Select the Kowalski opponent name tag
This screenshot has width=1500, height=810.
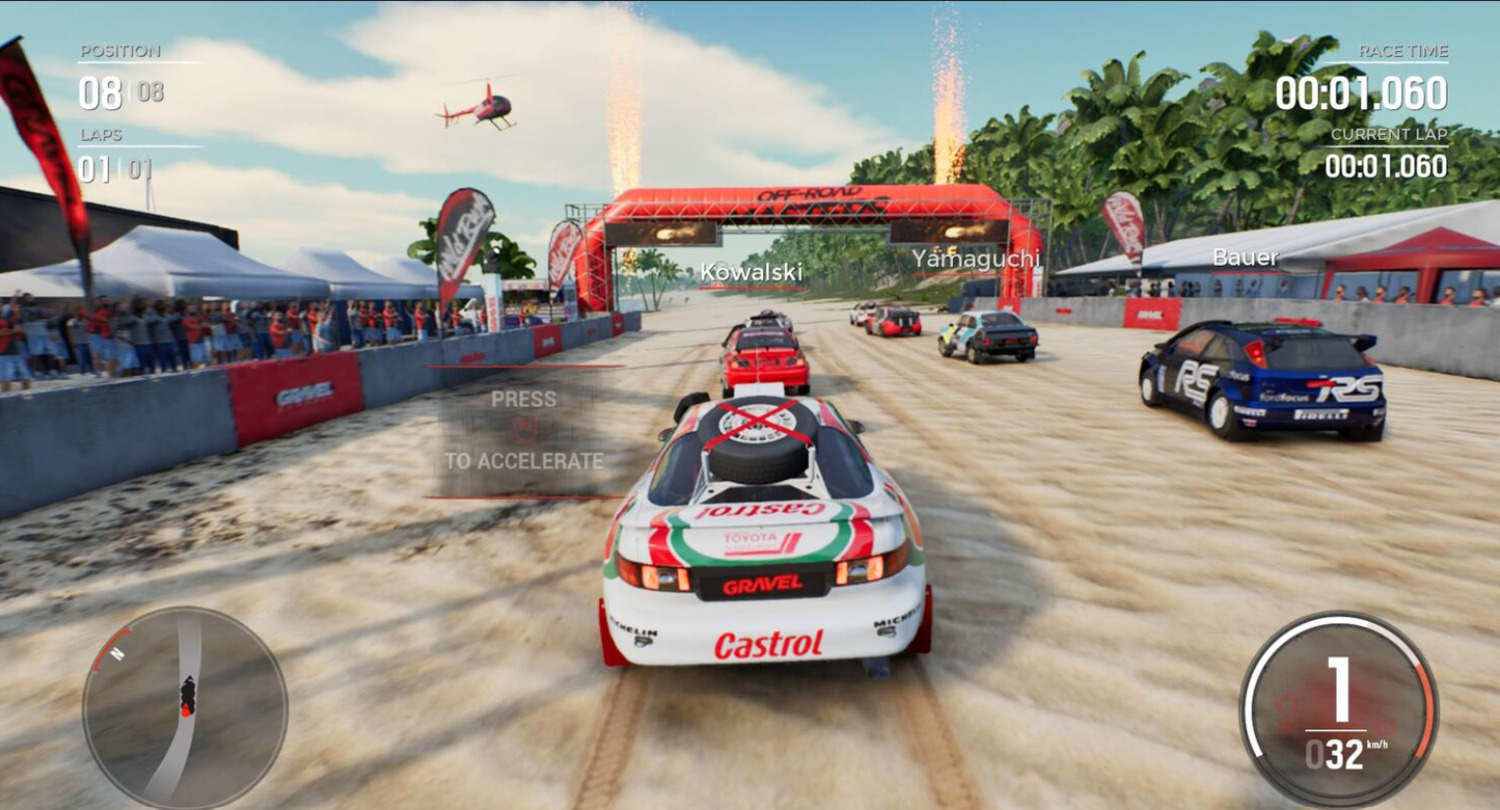coord(751,272)
